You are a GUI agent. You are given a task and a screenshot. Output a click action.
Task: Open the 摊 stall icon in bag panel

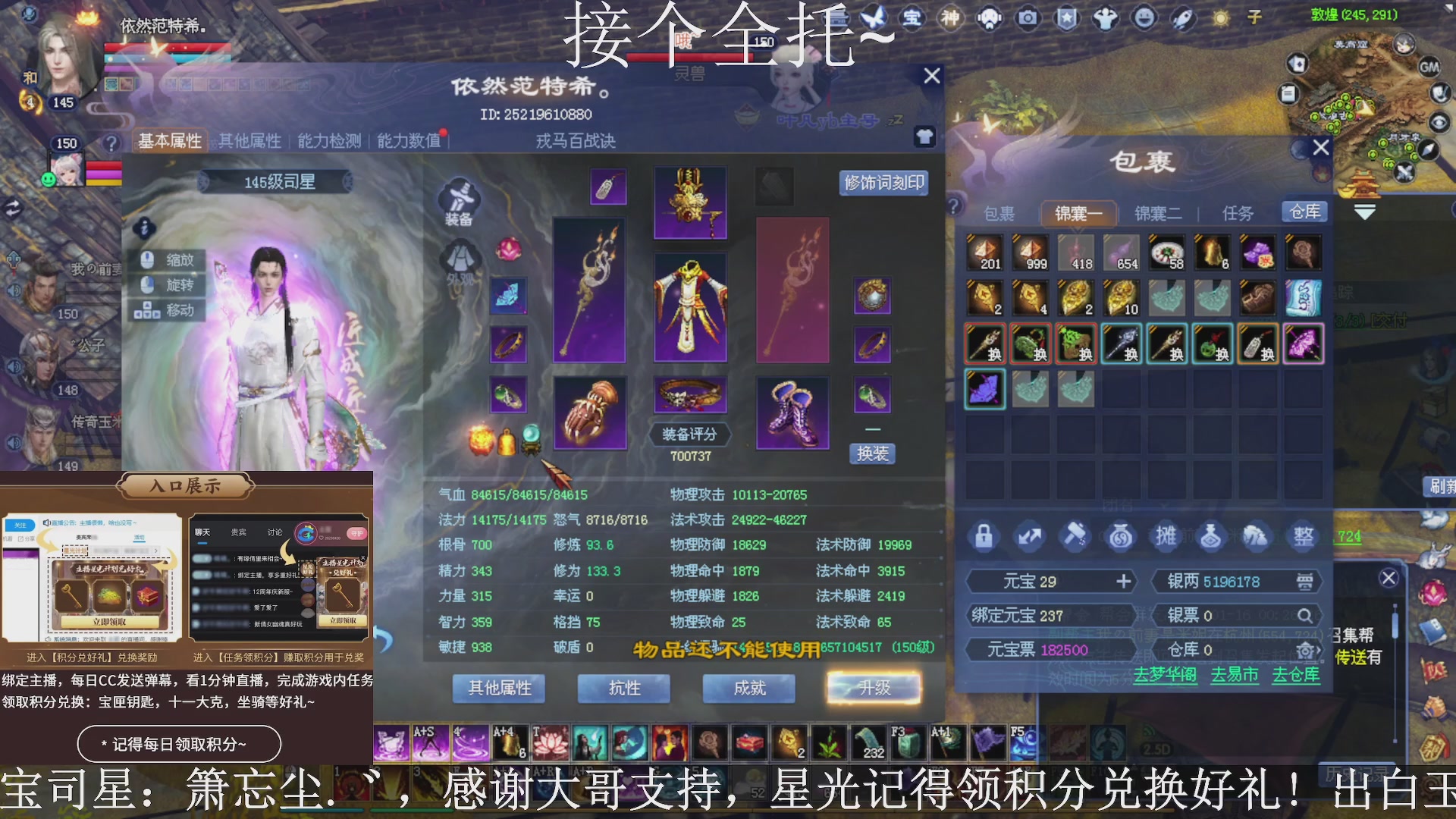click(1166, 536)
